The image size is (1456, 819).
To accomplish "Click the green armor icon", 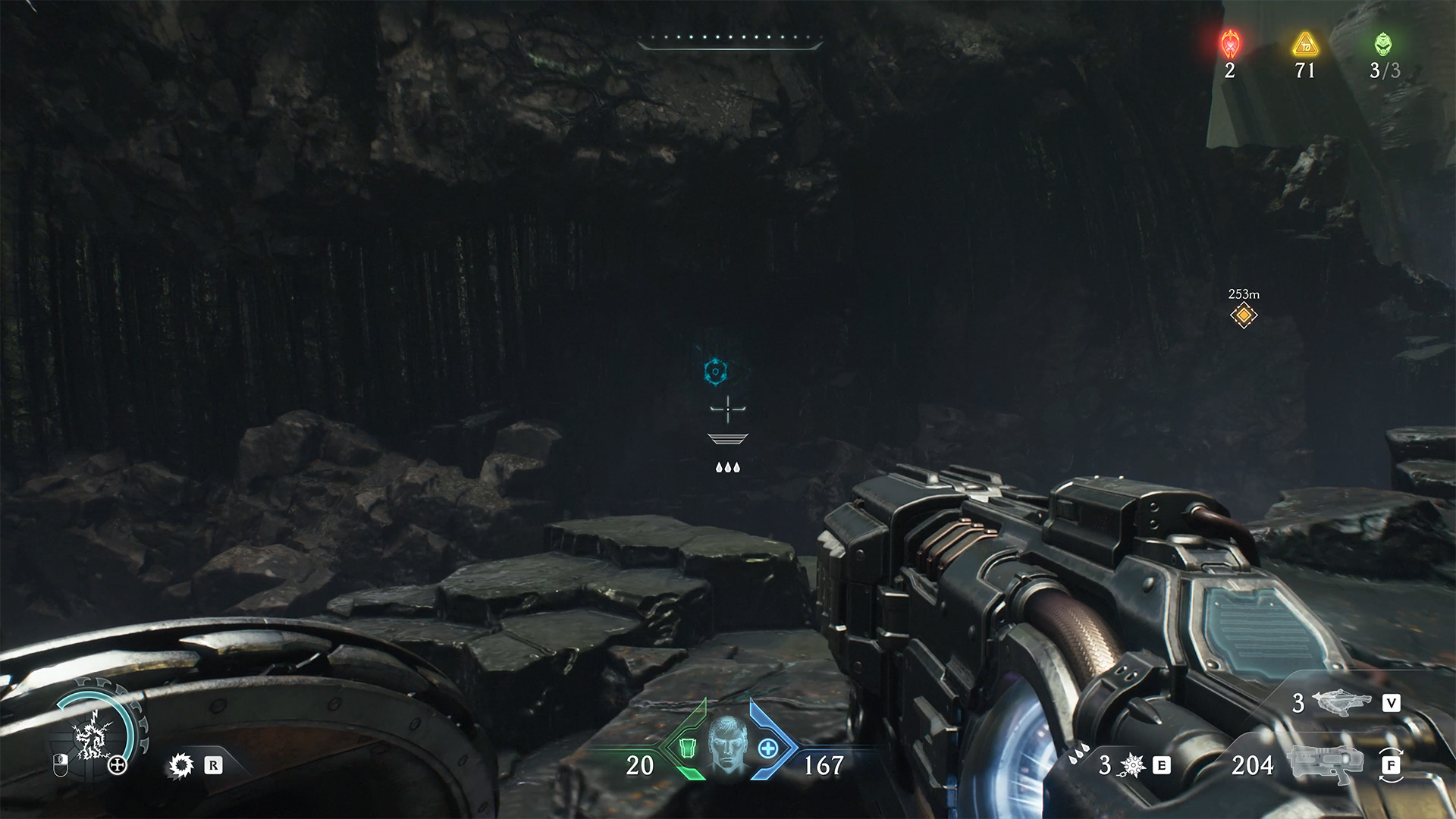I will 688,748.
